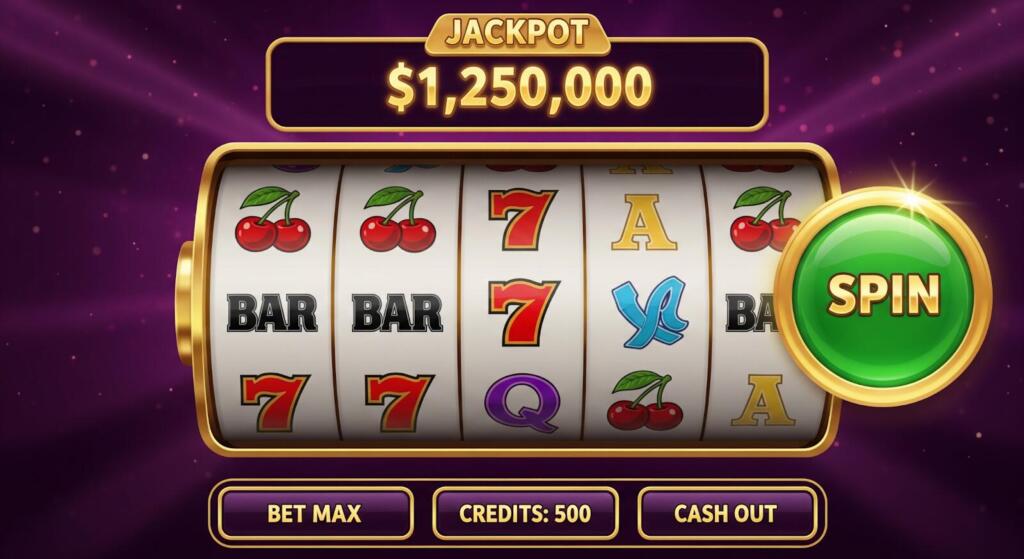Hit the green SPIN button
The image size is (1024, 559).
pos(883,295)
